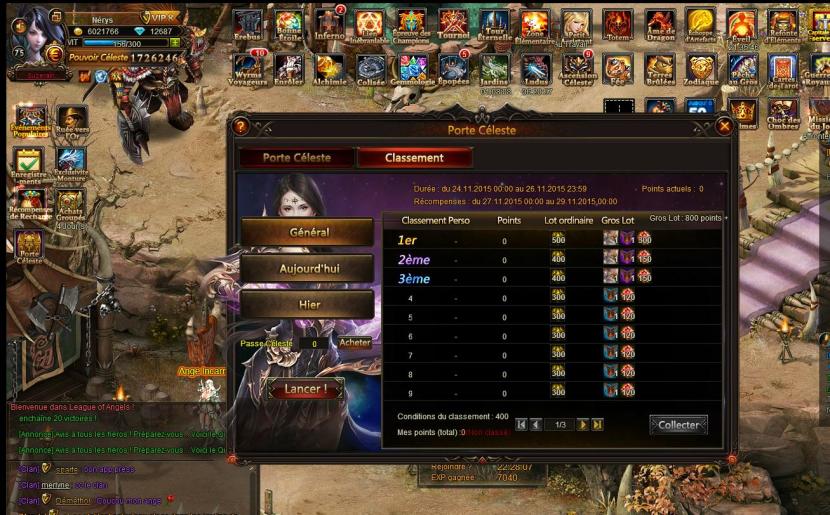
Task: View the Hier ranking
Action: coord(308,306)
